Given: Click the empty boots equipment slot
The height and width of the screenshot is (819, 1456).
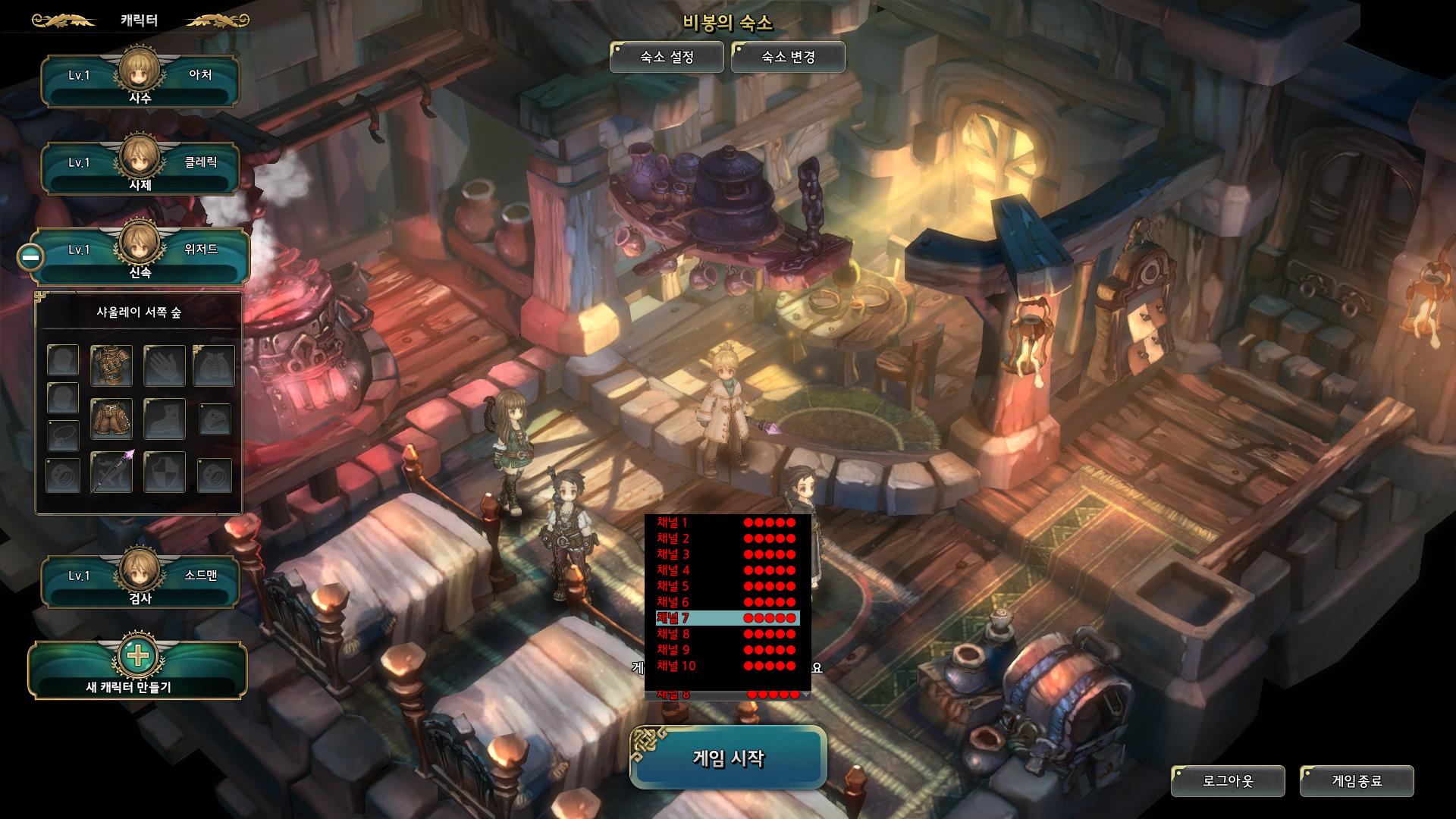Looking at the screenshot, I should [165, 419].
